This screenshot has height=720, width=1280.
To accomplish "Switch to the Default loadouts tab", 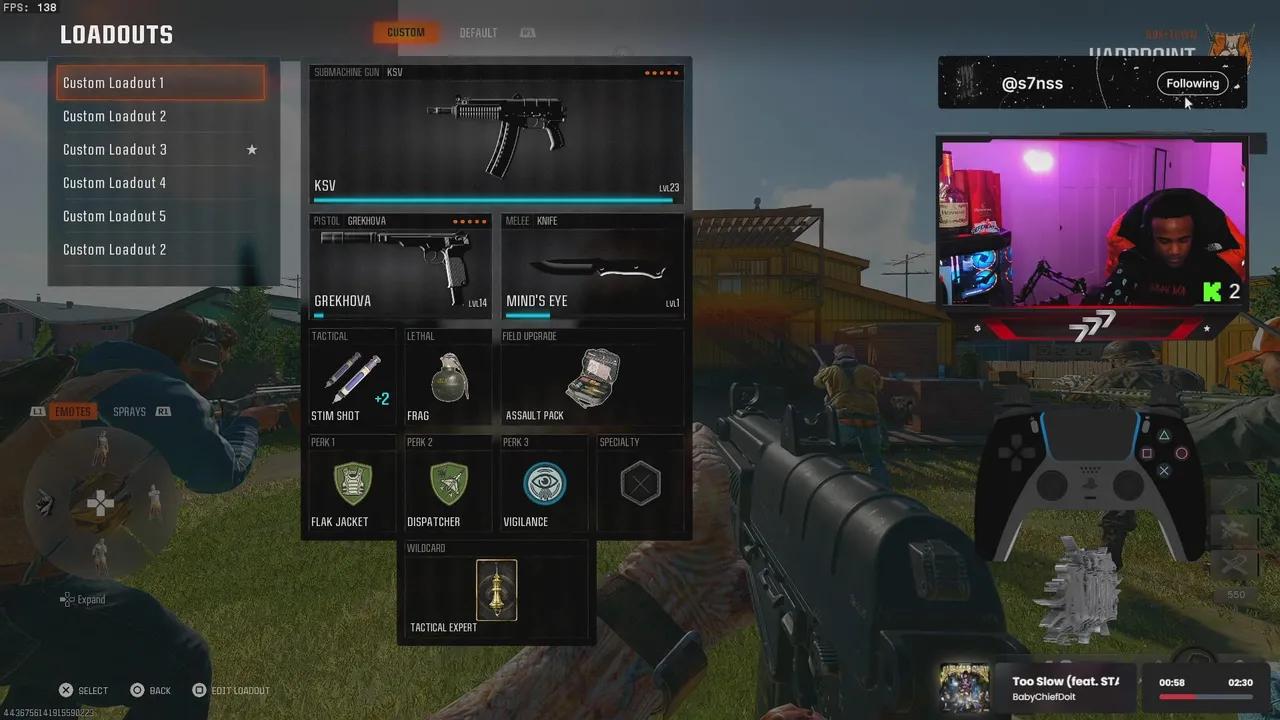I will point(478,33).
